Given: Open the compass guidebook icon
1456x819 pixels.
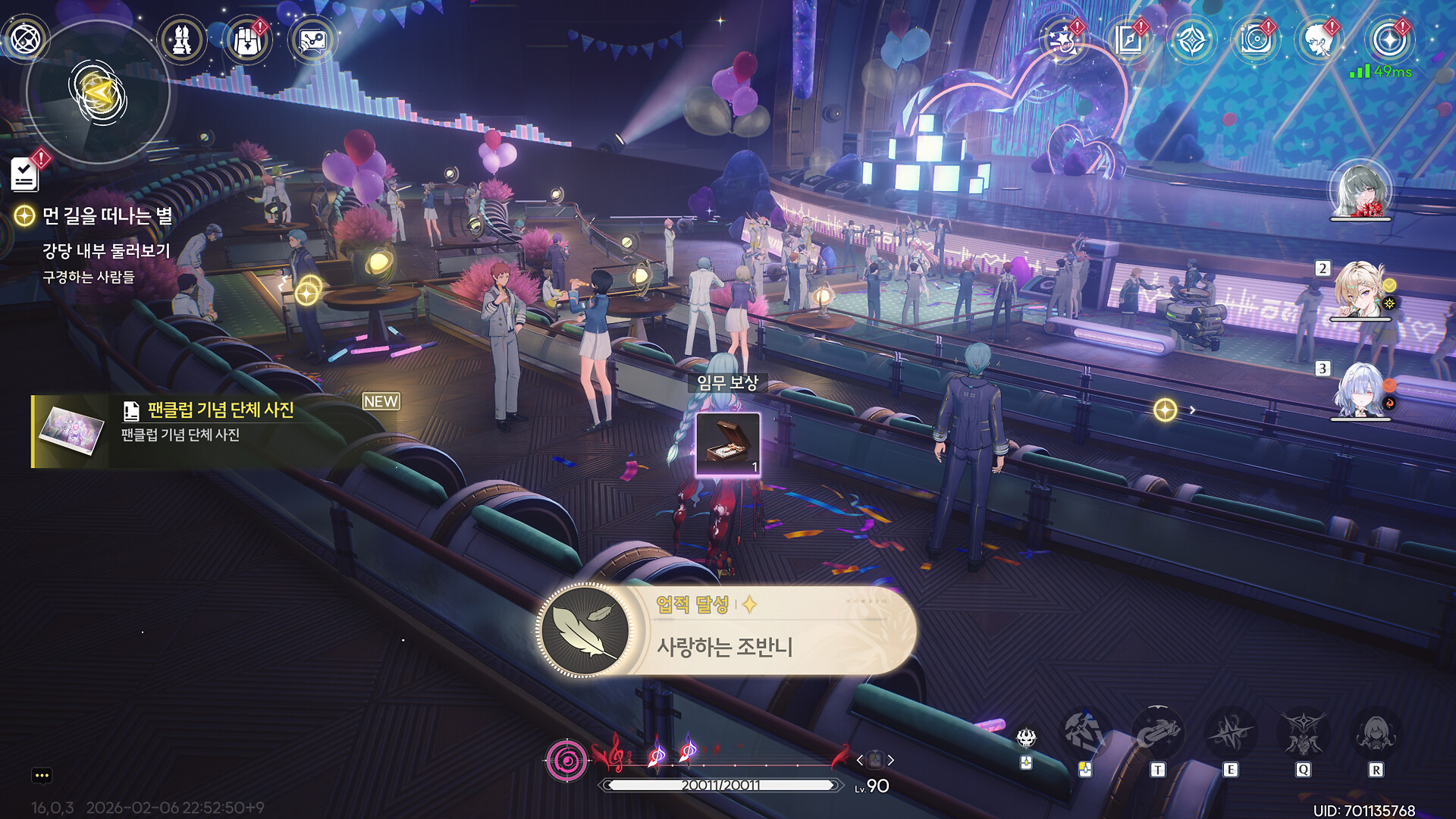Looking at the screenshot, I should point(1128,40).
